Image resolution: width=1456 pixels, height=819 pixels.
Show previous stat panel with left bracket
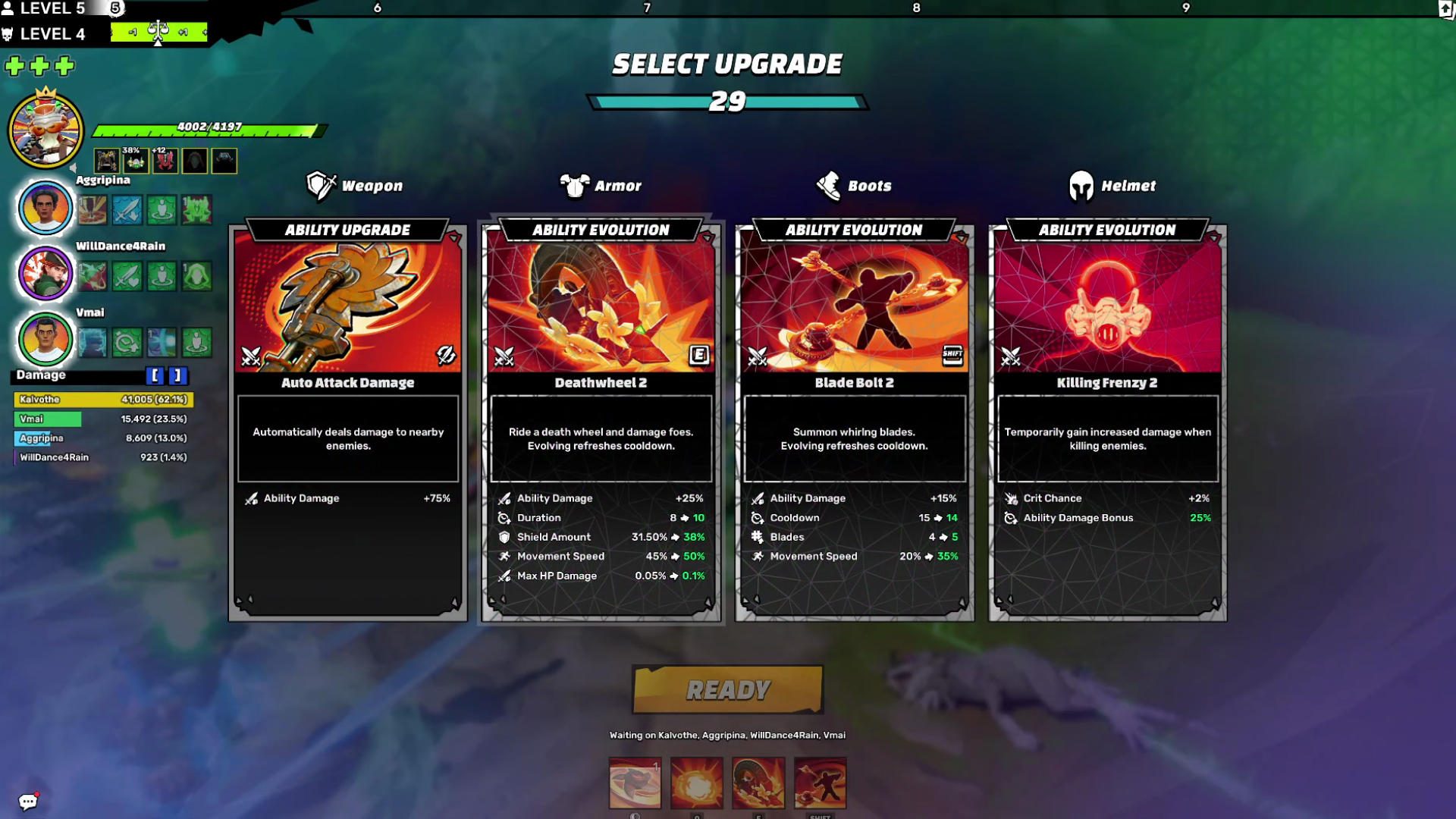point(155,375)
